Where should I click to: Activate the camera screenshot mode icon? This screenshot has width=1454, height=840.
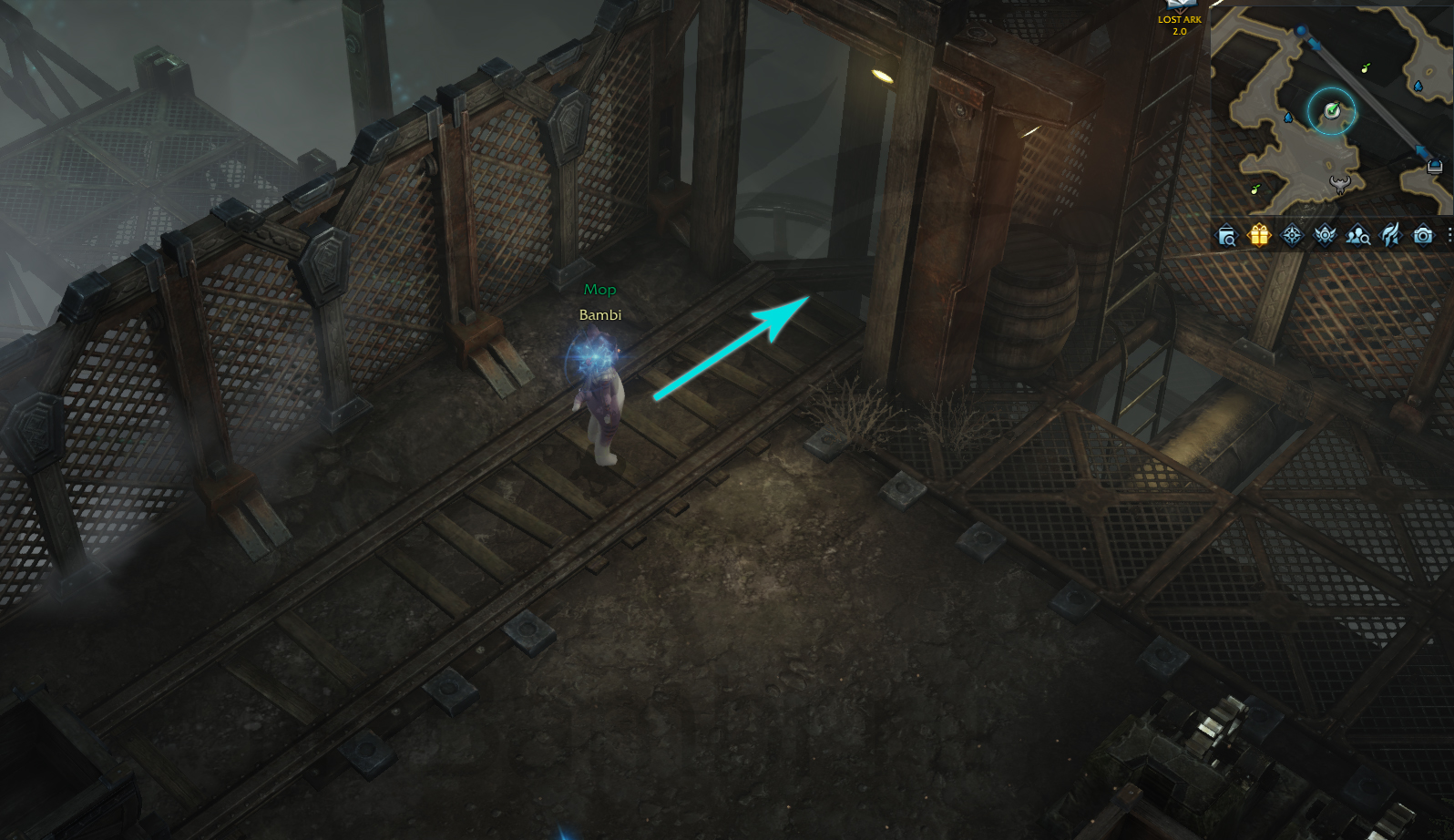pyautogui.click(x=1423, y=236)
